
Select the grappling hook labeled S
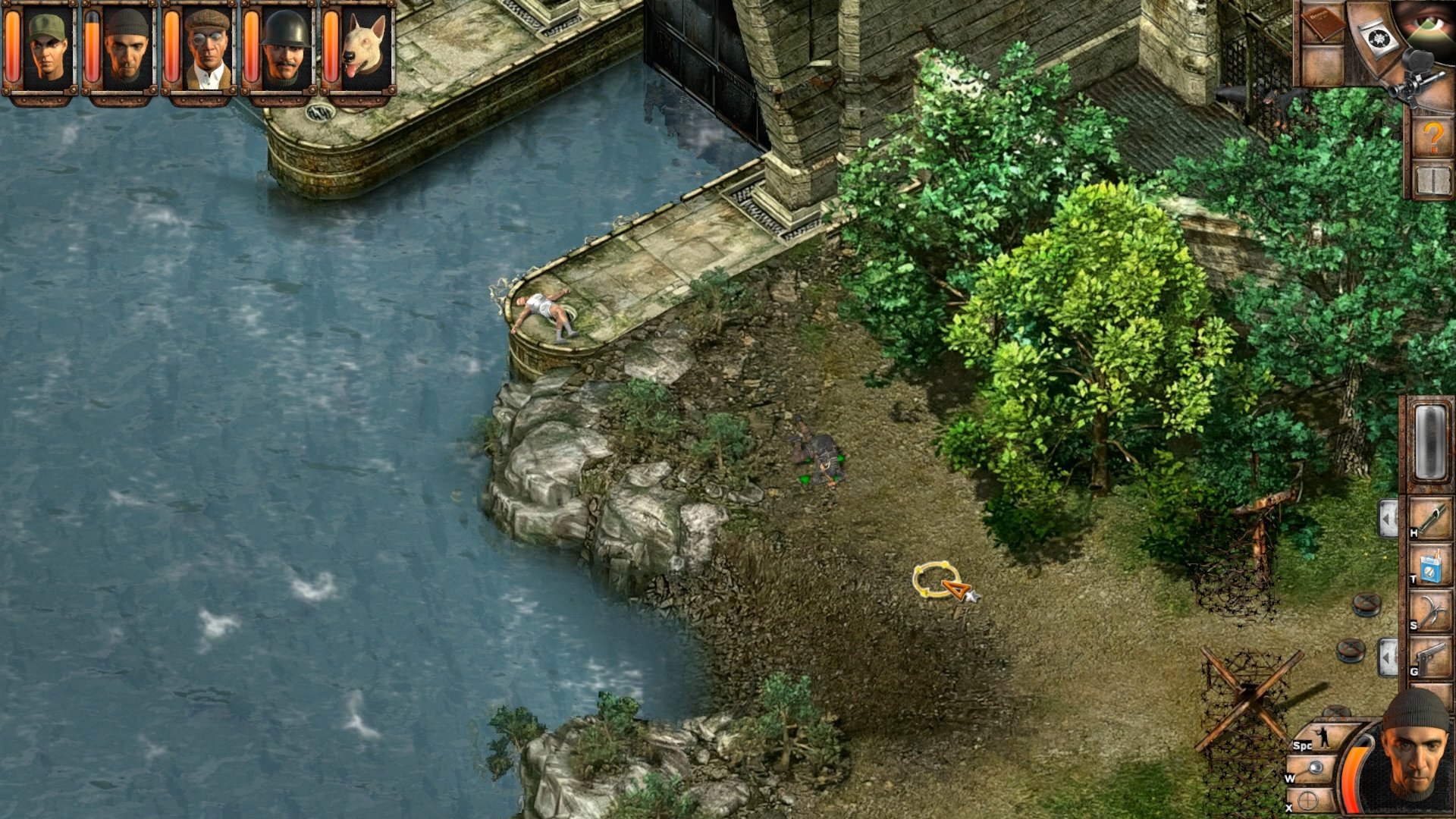[1432, 611]
